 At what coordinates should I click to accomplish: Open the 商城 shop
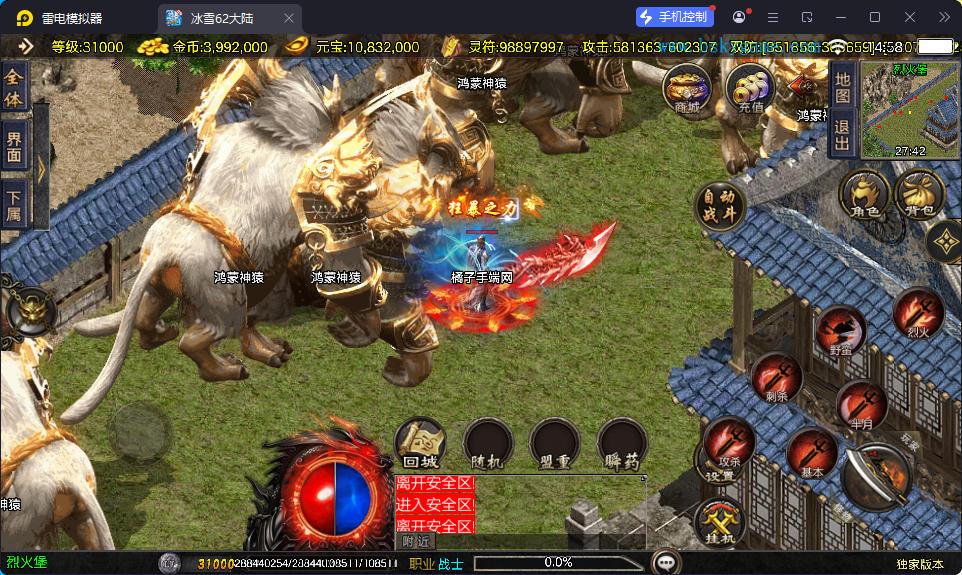[x=687, y=88]
